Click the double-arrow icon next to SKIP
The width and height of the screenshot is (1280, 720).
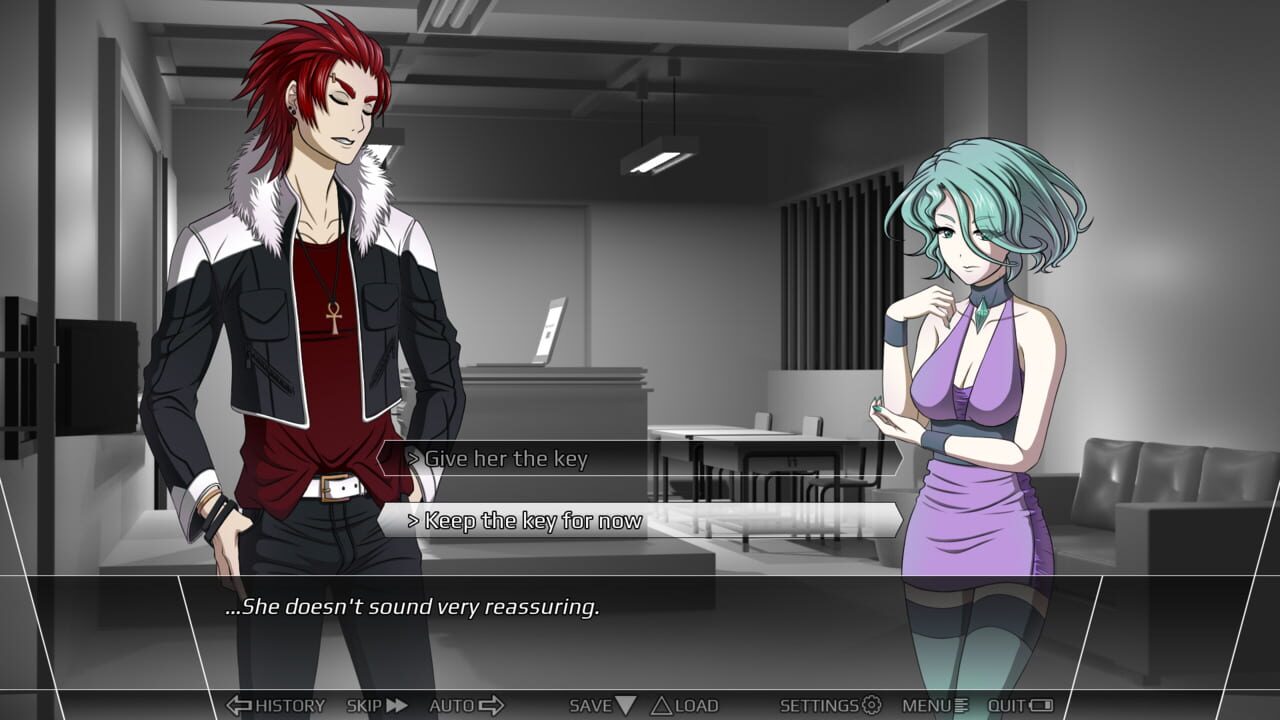397,705
